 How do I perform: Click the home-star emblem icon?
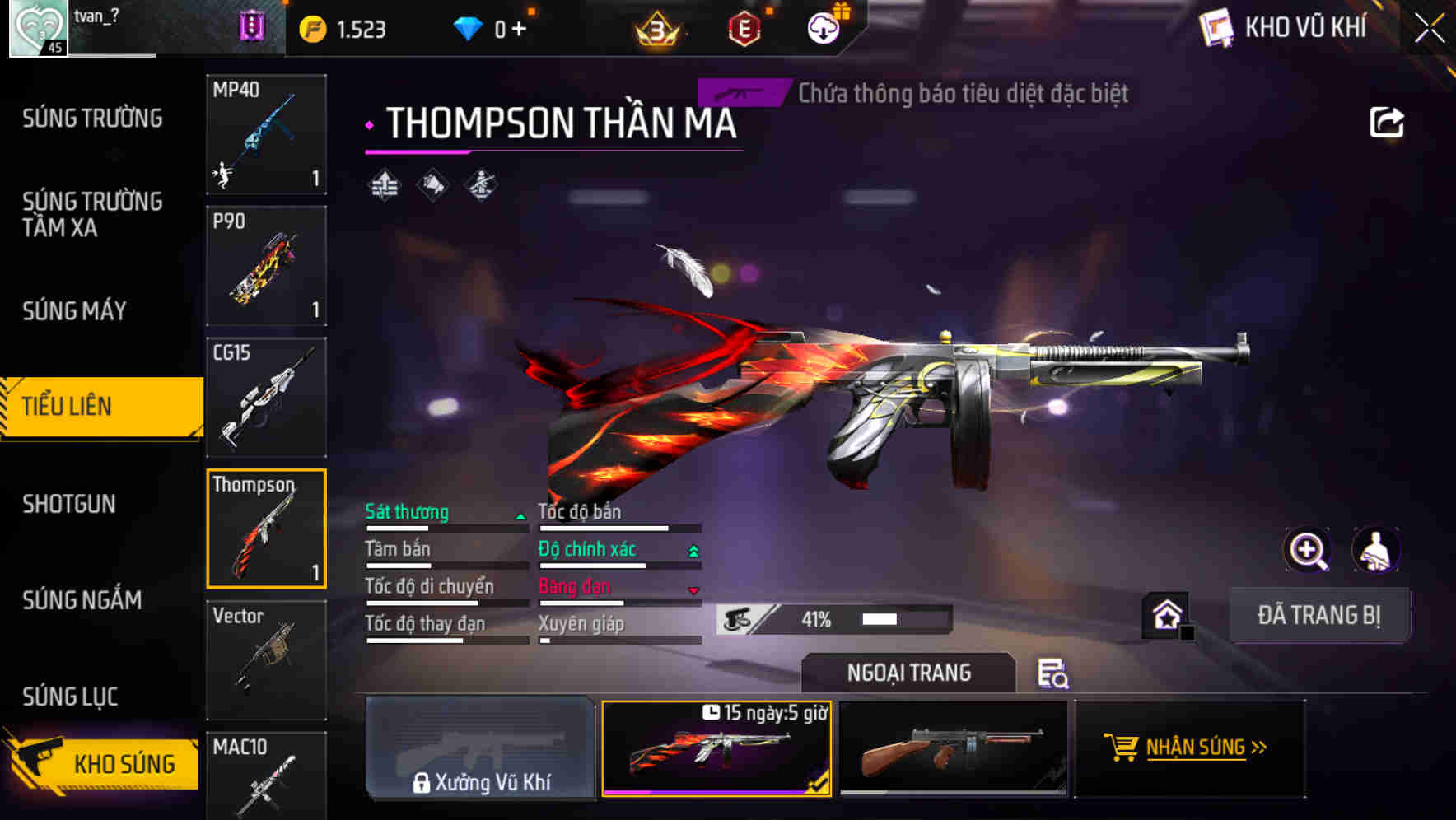(1165, 614)
